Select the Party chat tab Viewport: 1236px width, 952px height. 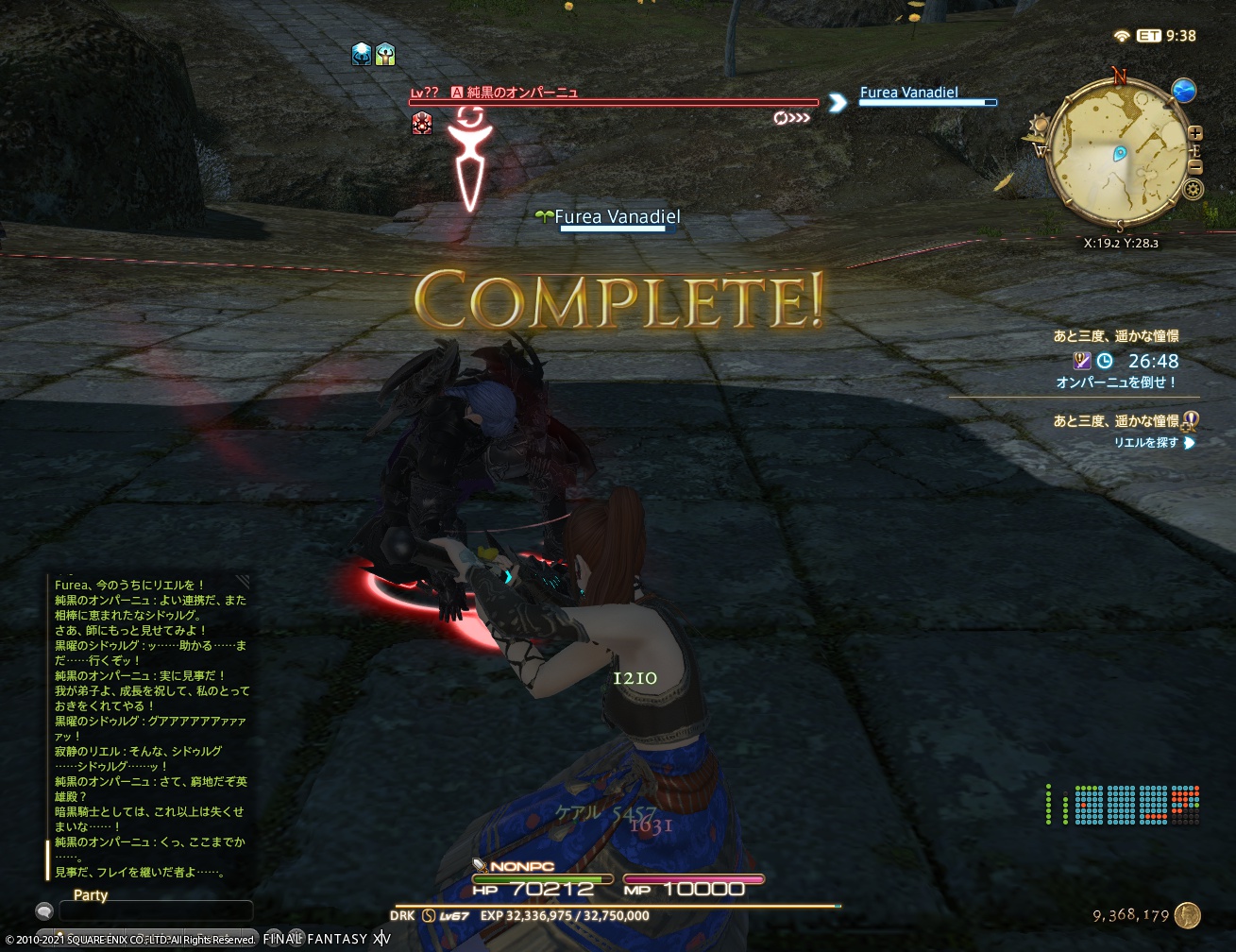[91, 895]
